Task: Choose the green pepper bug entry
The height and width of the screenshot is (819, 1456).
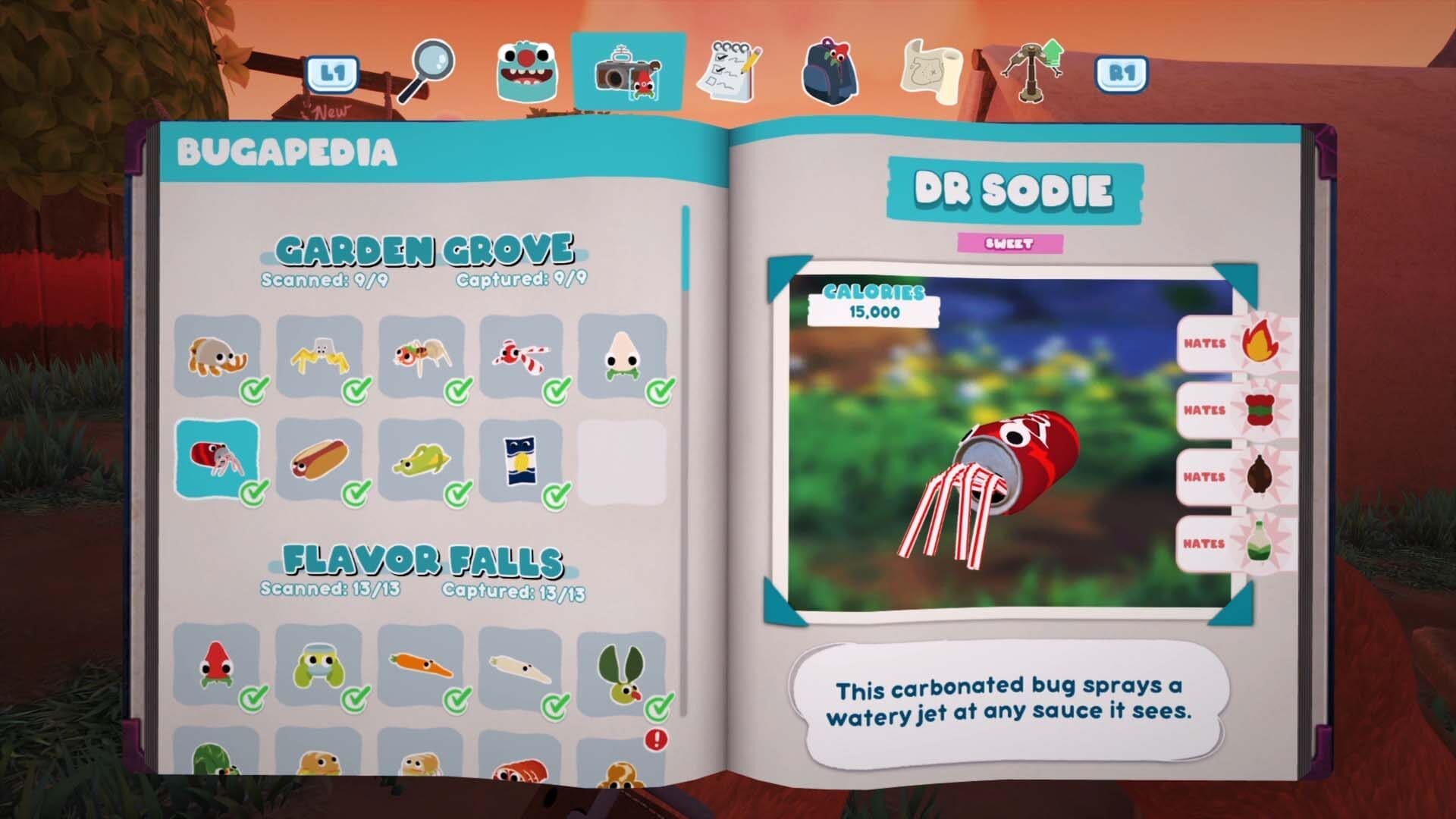Action: pyautogui.click(x=421, y=459)
